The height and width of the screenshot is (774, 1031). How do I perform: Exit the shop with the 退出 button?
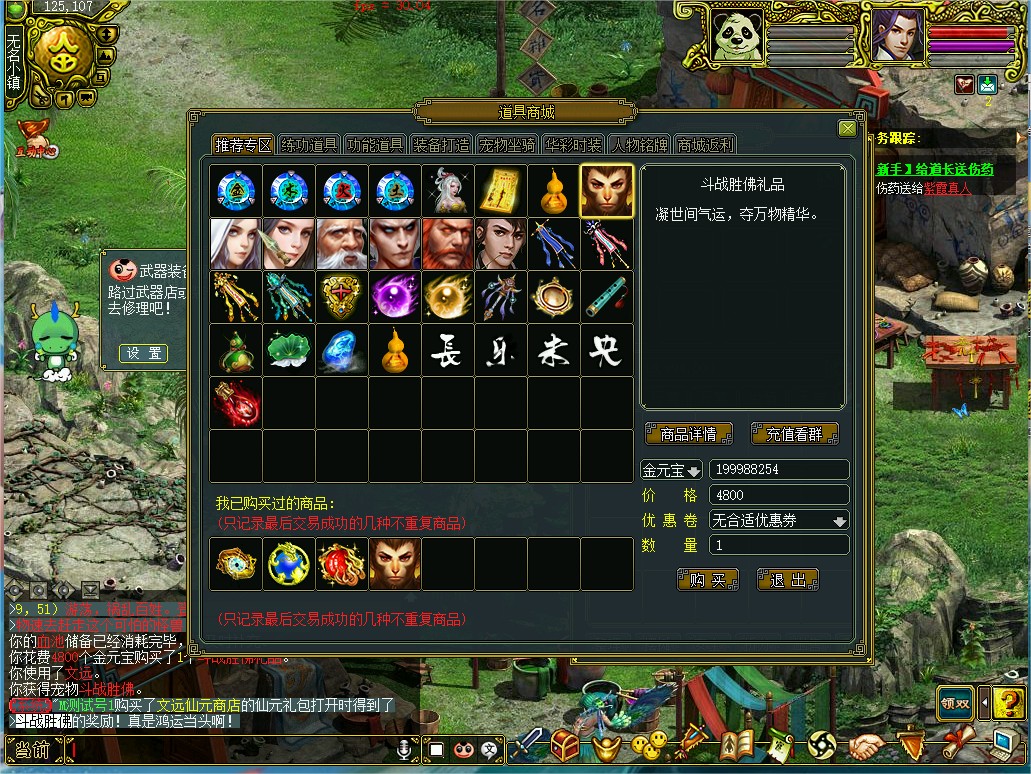coord(787,580)
